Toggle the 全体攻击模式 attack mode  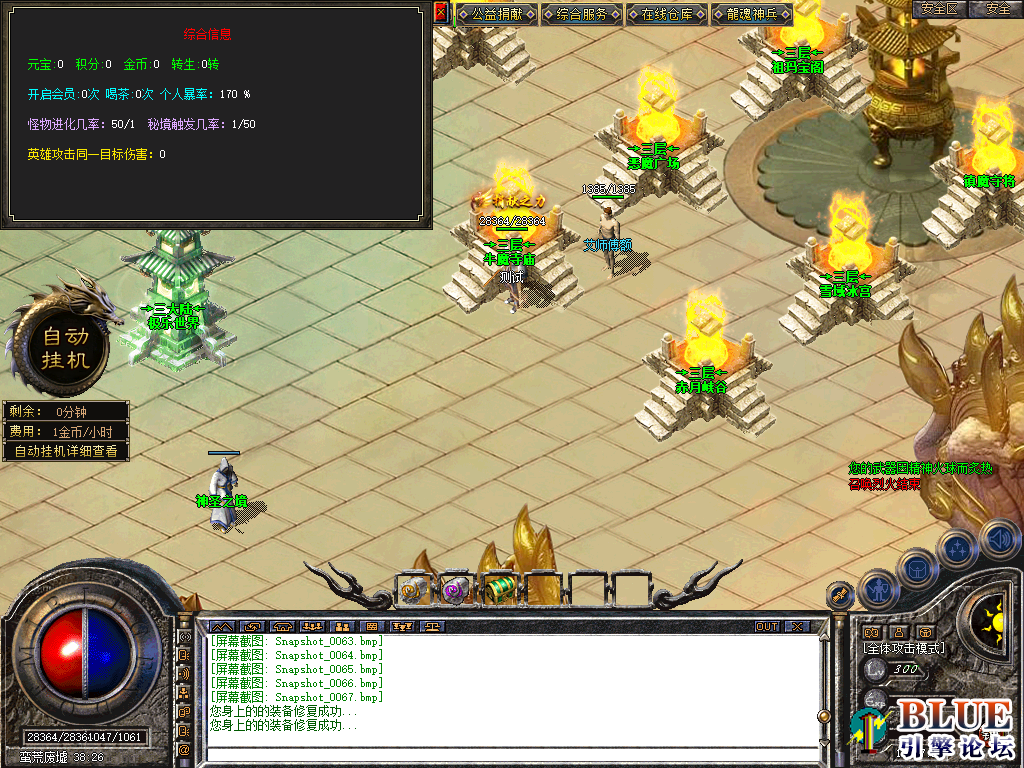(904, 648)
